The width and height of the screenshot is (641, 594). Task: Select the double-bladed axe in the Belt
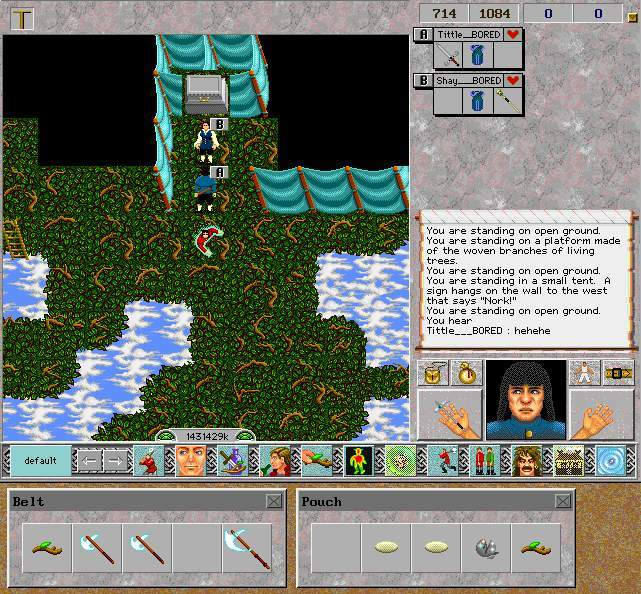point(247,547)
